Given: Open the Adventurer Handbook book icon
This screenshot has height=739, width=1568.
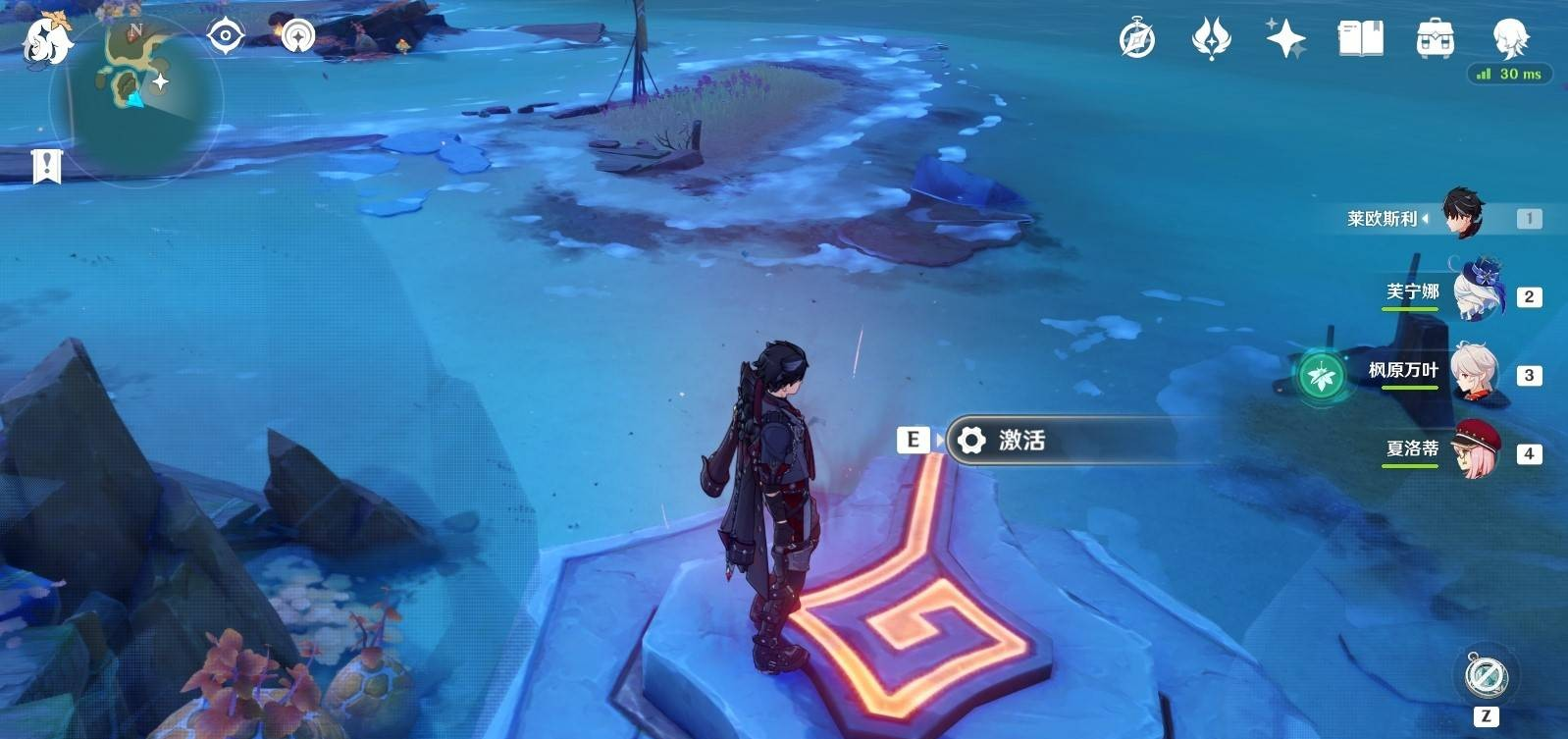Looking at the screenshot, I should pos(1360,39).
